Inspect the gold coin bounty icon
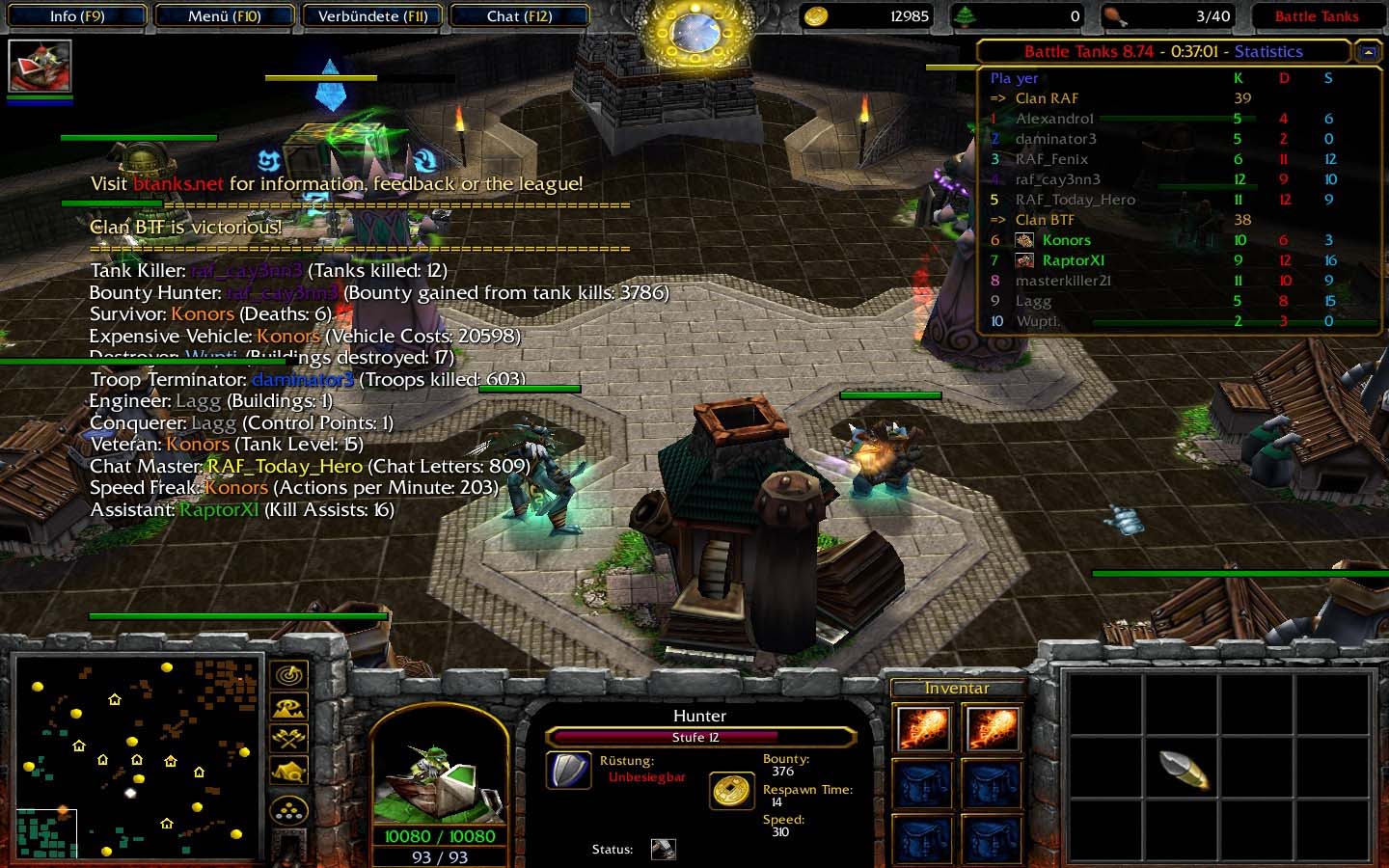Screen dimensions: 1389x868 [x=732, y=790]
